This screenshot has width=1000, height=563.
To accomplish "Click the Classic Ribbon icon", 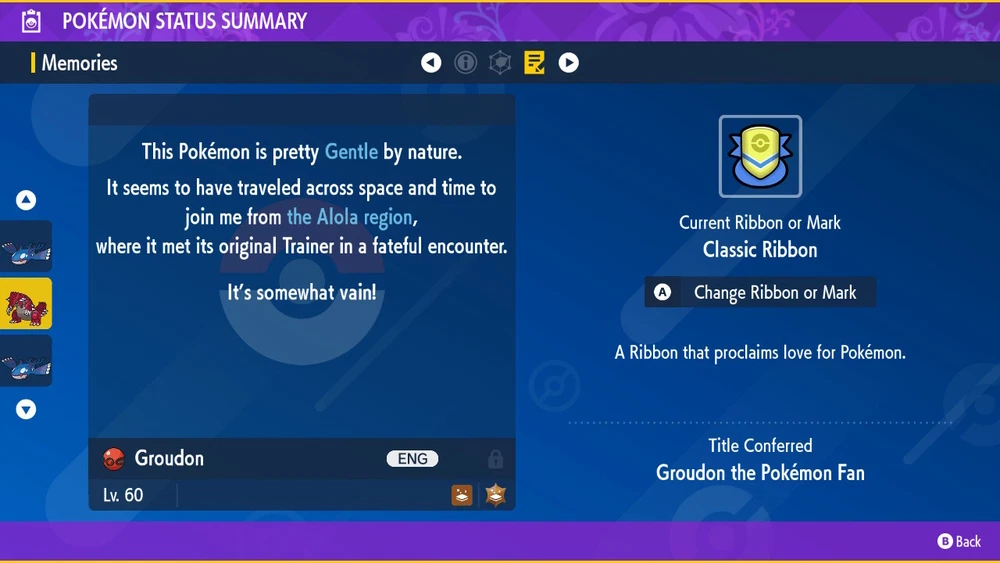I will click(x=760, y=157).
